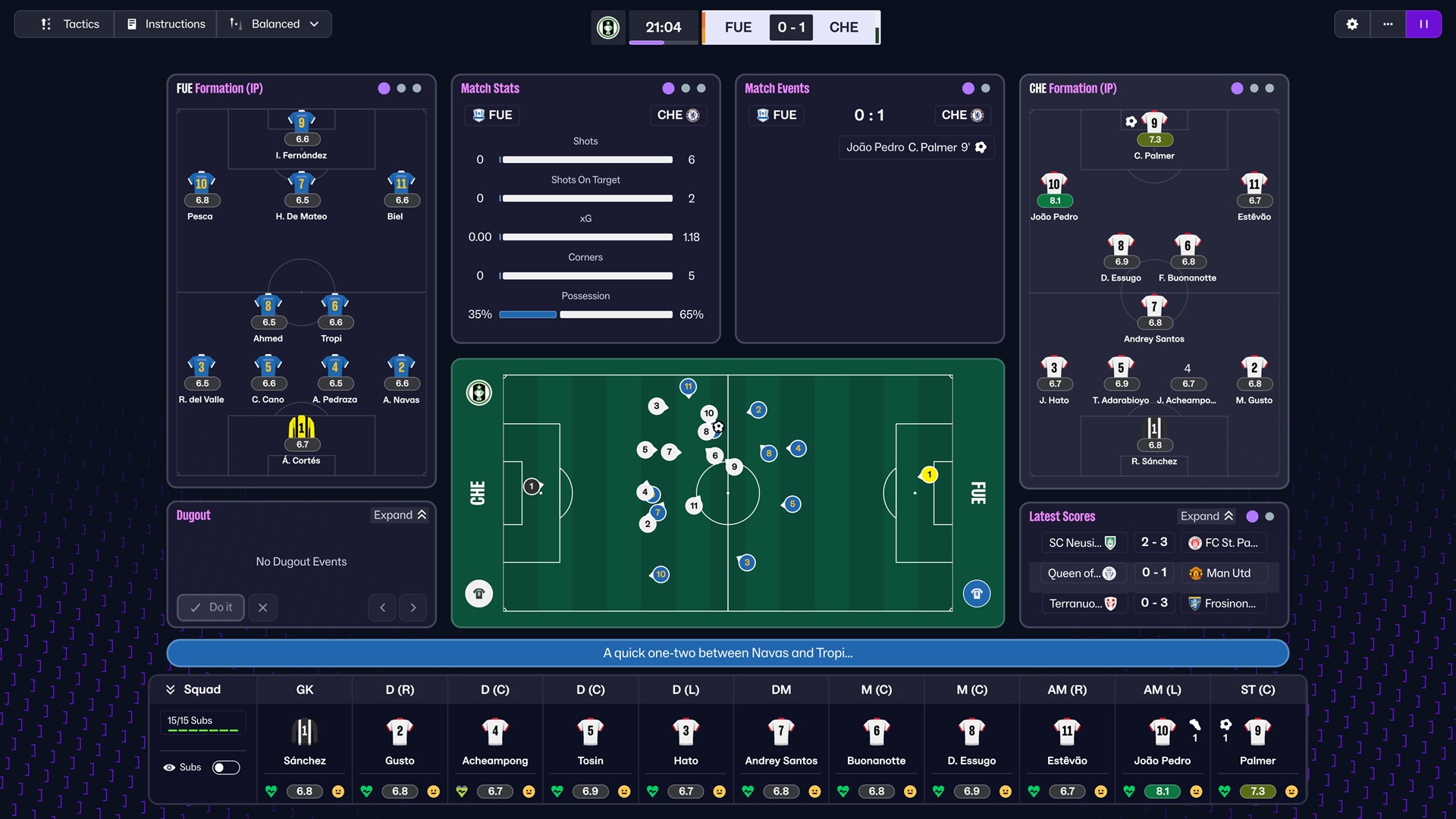
Task: Select Palmer's portrait in the Squad bar
Action: point(1257,733)
